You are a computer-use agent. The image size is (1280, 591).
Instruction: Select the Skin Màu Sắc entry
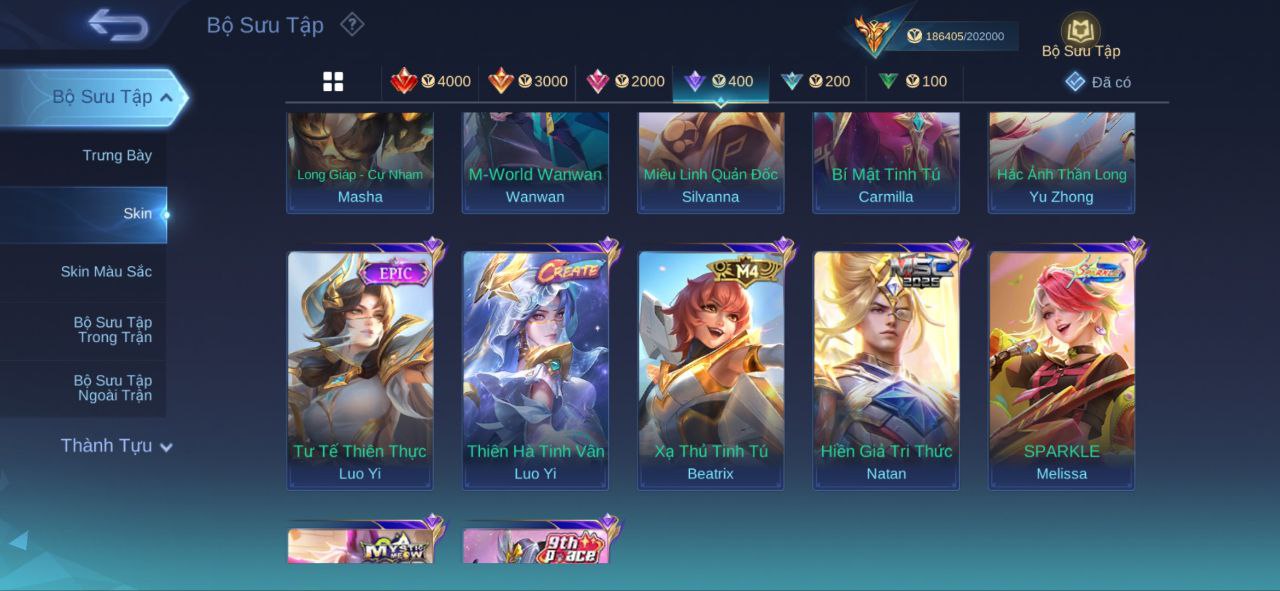[106, 272]
